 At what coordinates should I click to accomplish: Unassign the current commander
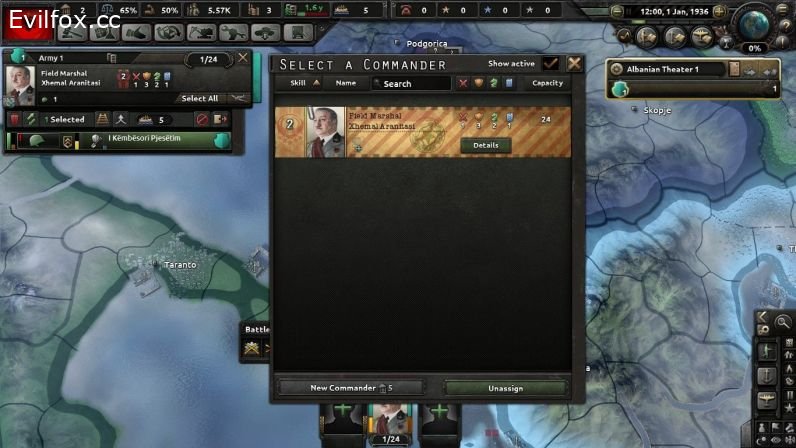tap(505, 387)
